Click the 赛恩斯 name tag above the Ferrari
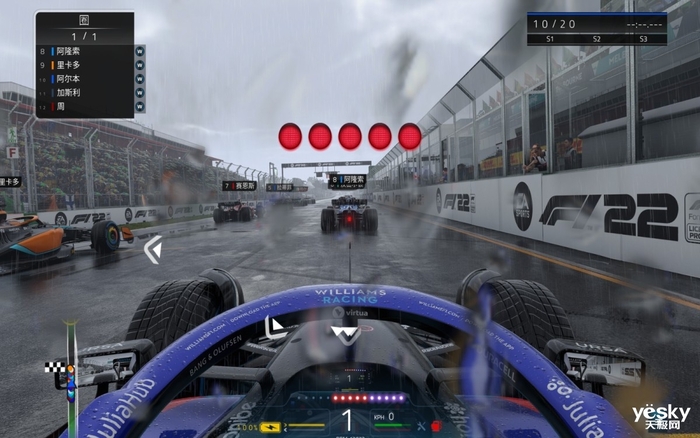Image resolution: width=700 pixels, height=438 pixels. coord(240,185)
